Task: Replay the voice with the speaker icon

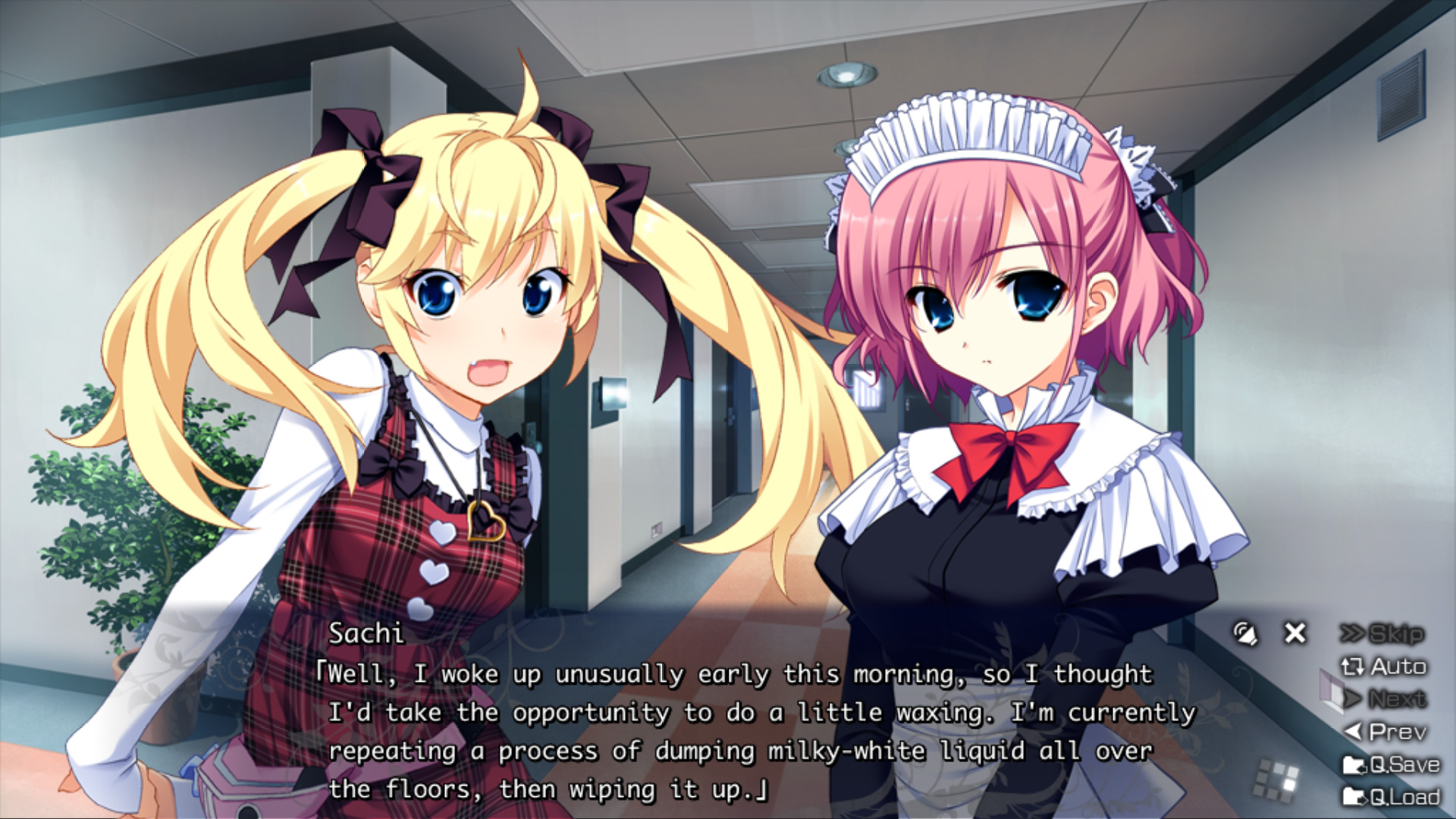Action: 1244,633
